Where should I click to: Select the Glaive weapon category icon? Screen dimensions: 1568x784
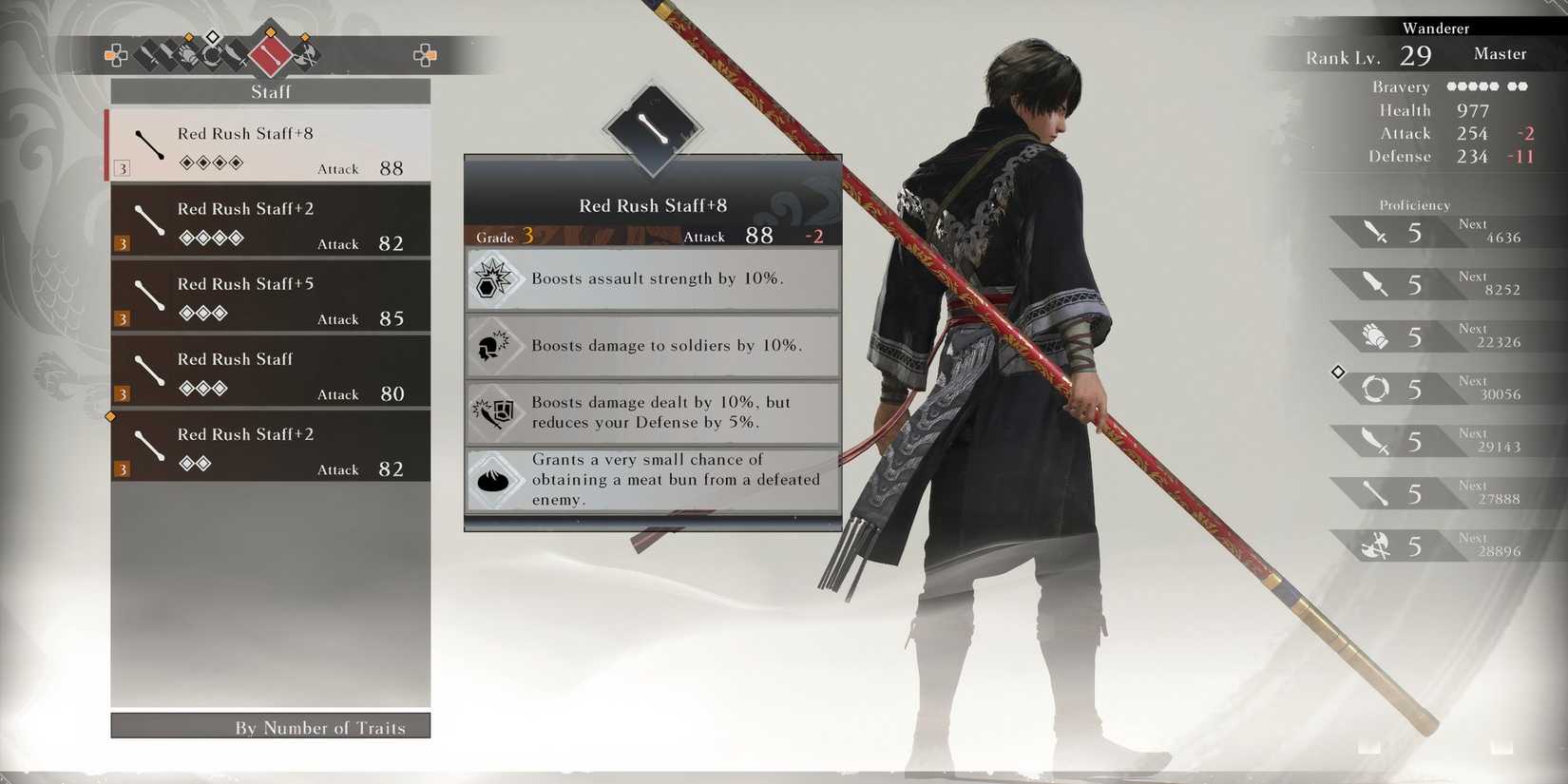(236, 54)
